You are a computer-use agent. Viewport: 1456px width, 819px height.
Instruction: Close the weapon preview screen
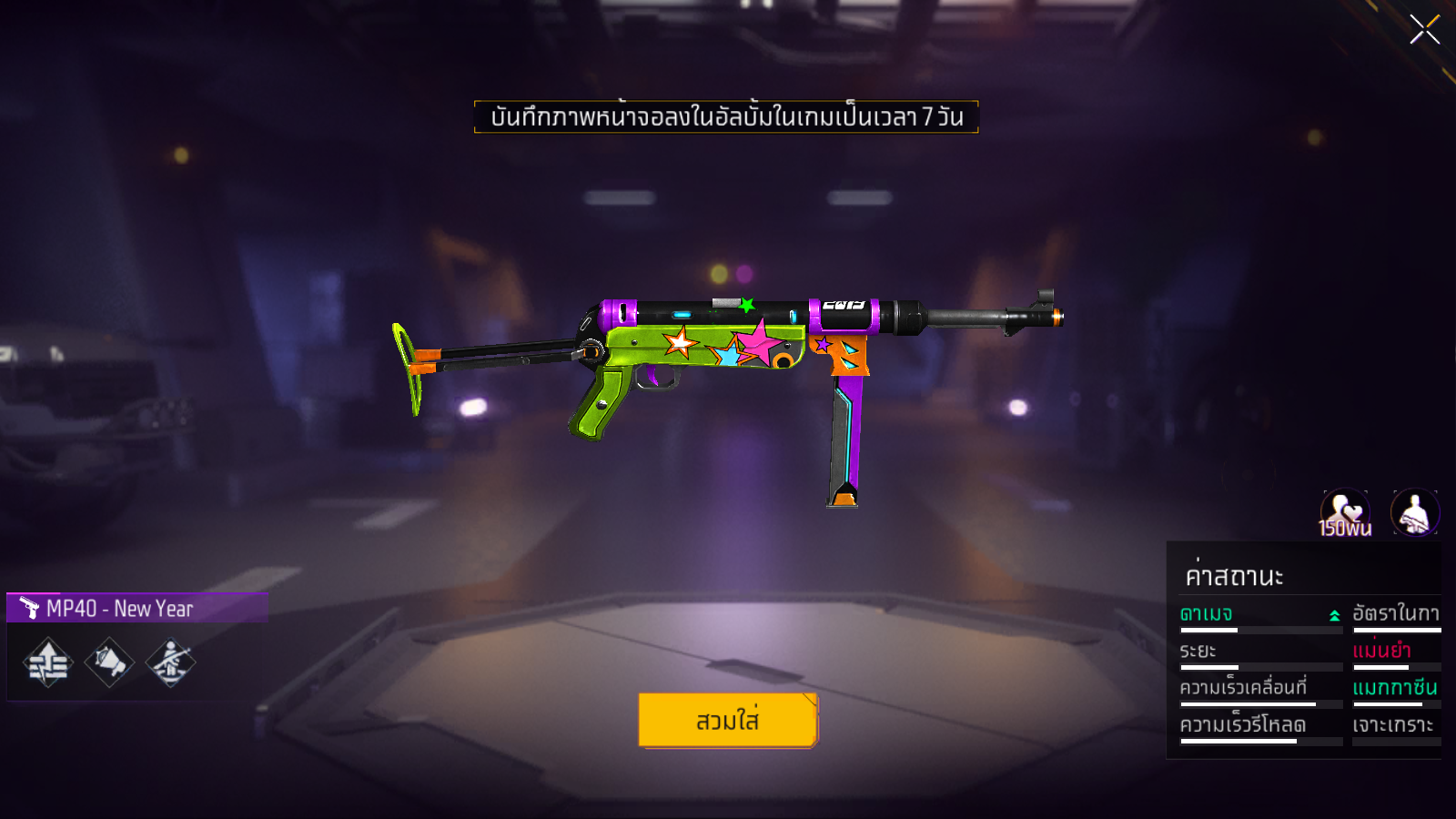tap(1424, 30)
